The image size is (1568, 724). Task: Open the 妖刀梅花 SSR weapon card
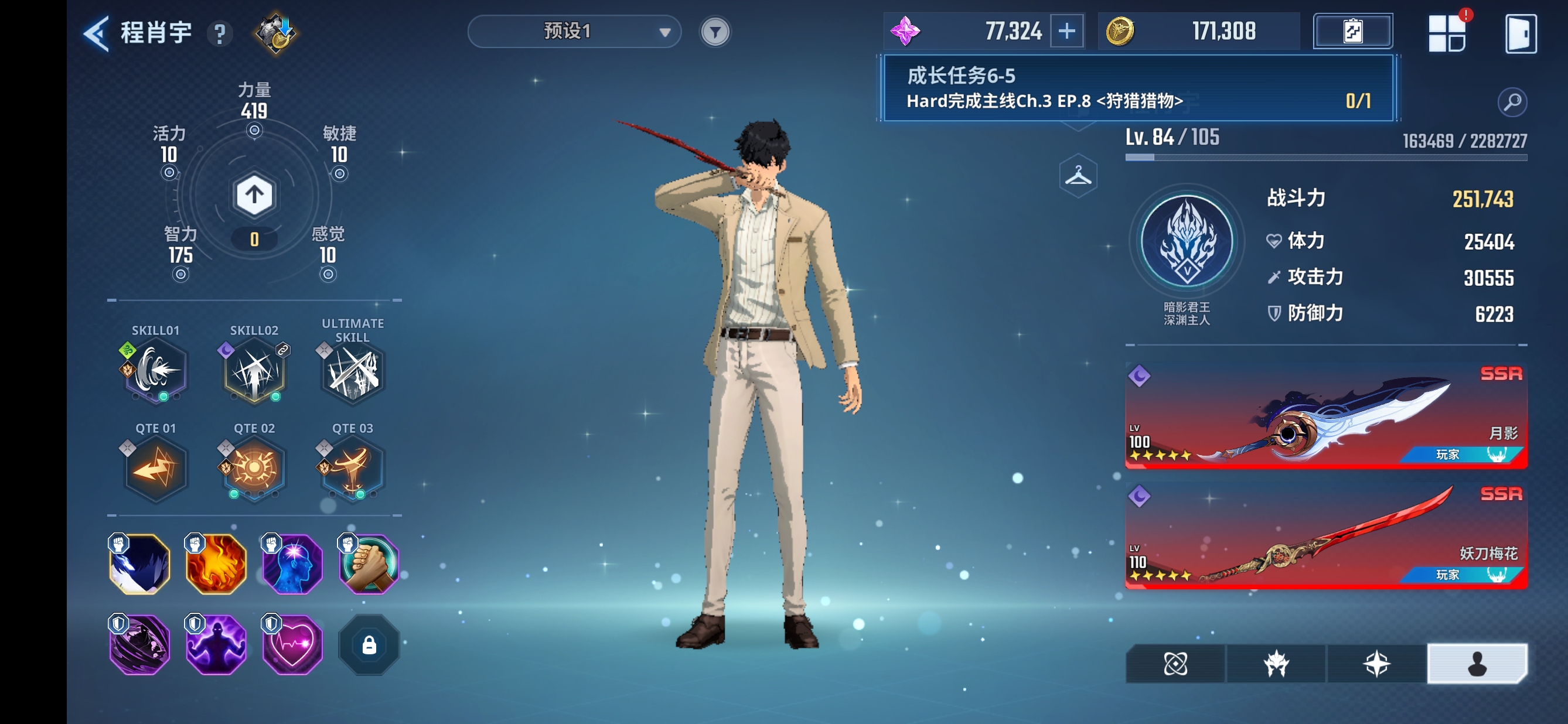pos(1325,537)
